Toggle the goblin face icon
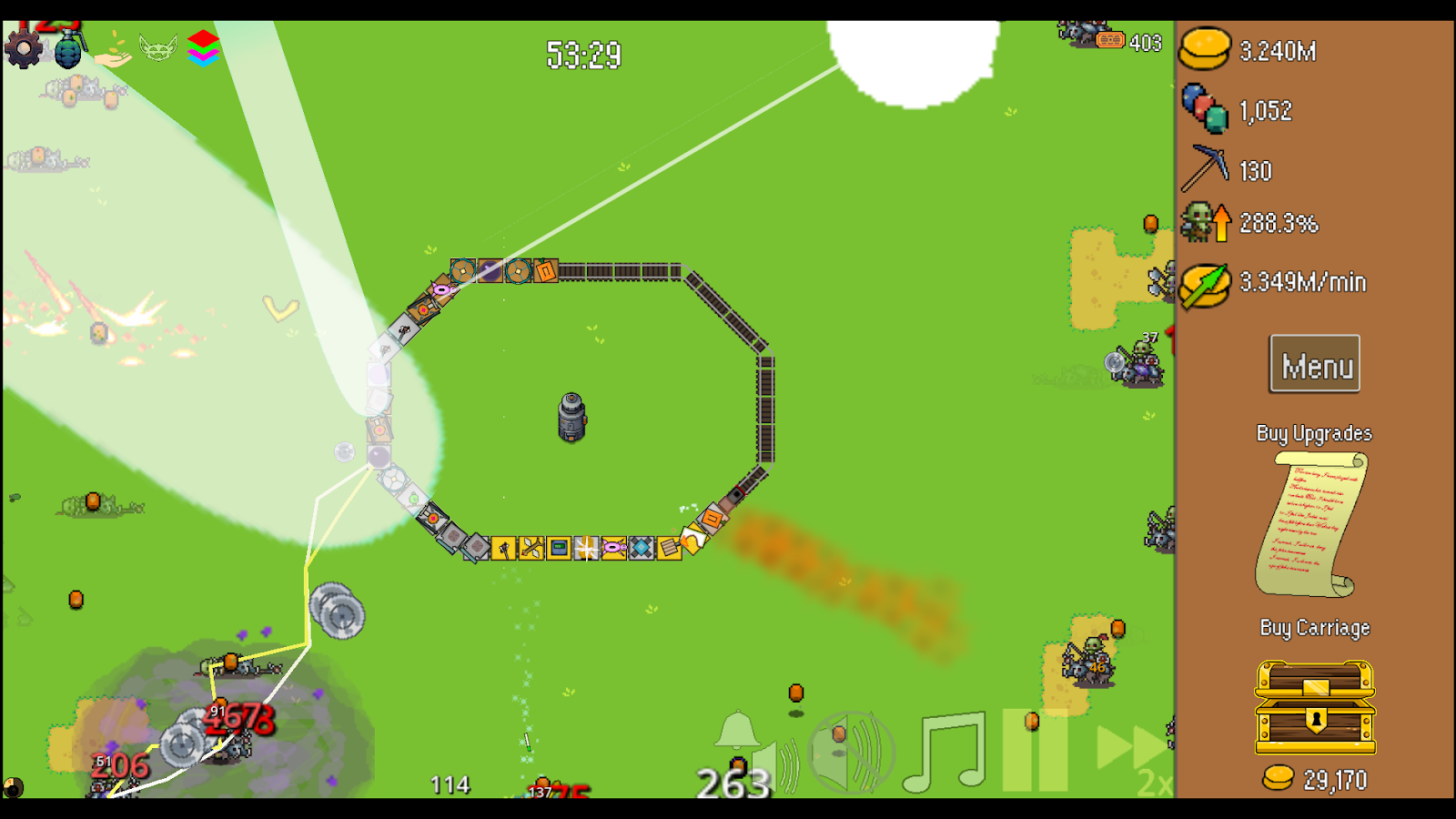 click(157, 47)
